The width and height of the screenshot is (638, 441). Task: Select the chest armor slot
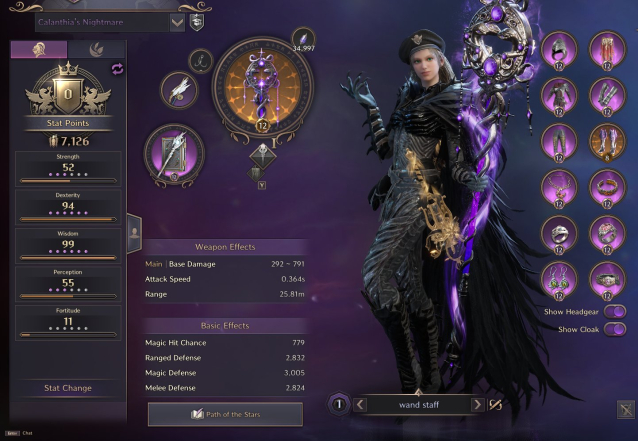click(559, 95)
